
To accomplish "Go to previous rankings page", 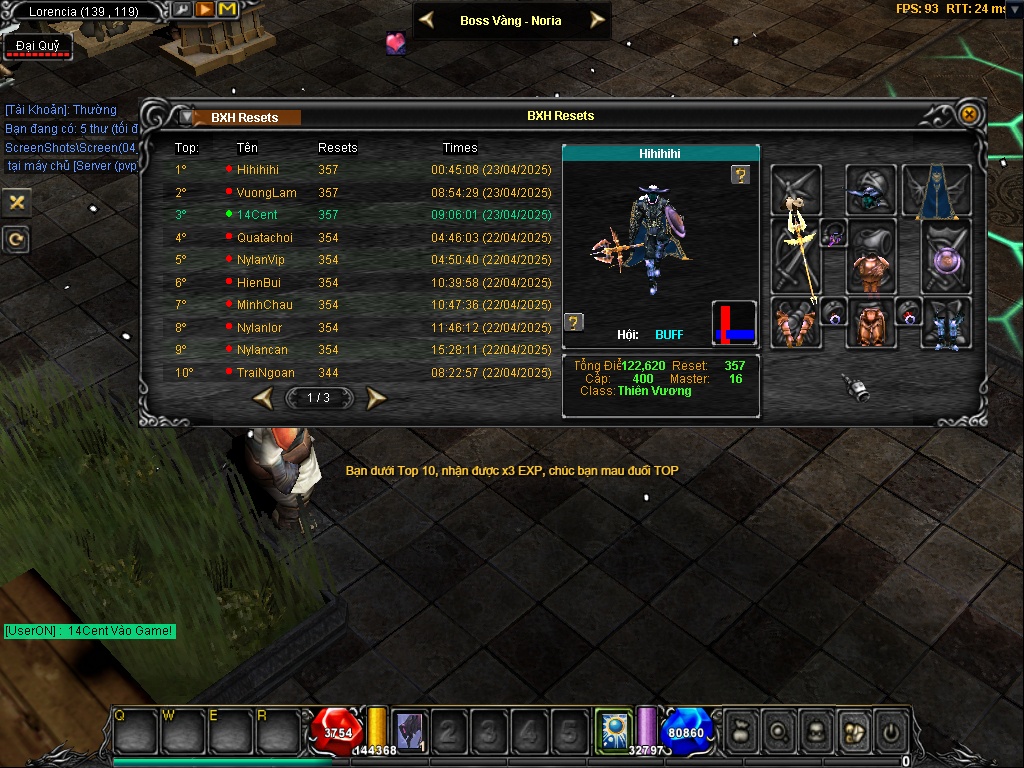I will [263, 398].
